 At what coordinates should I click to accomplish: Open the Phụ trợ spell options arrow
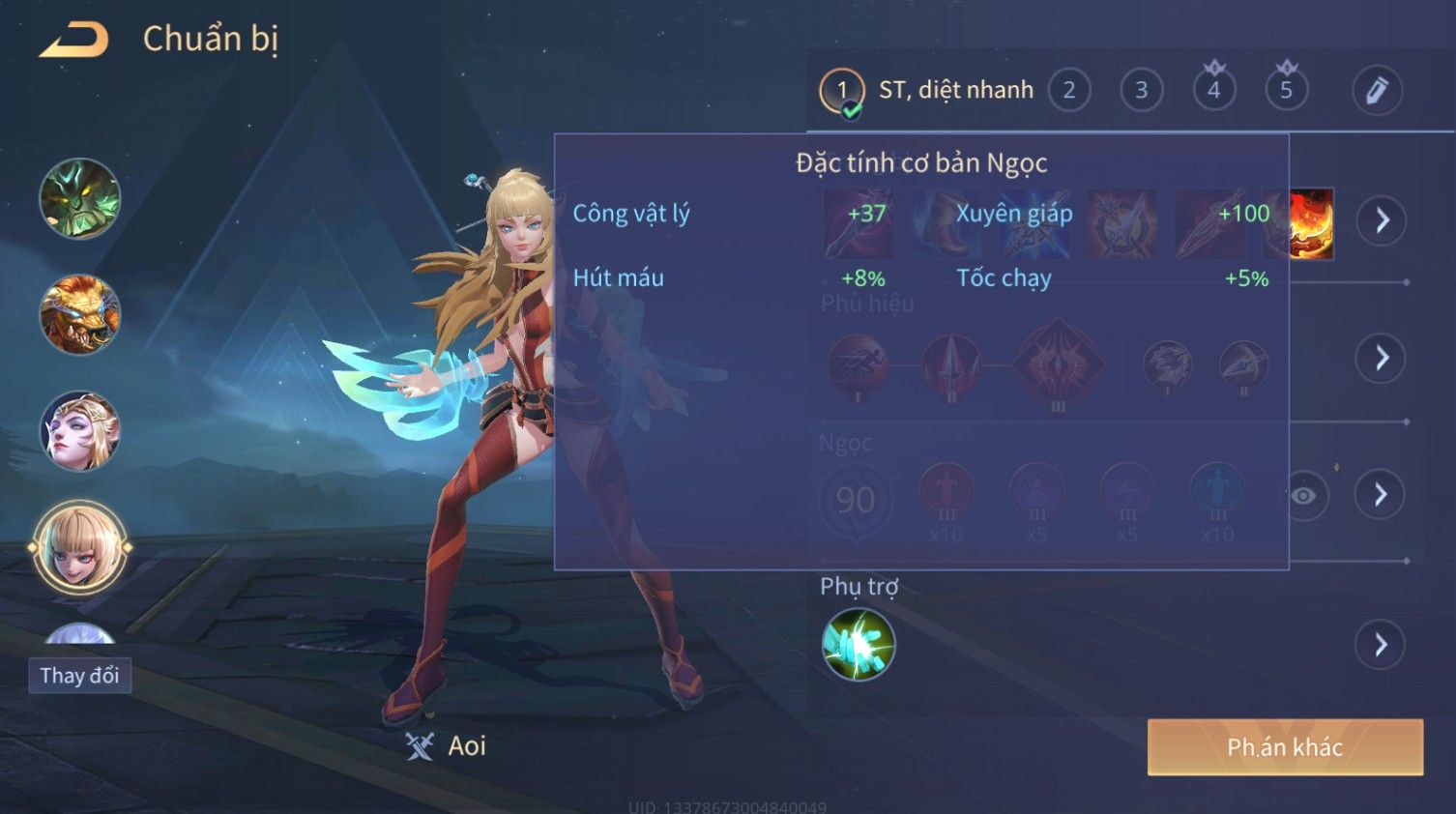pyautogui.click(x=1382, y=645)
